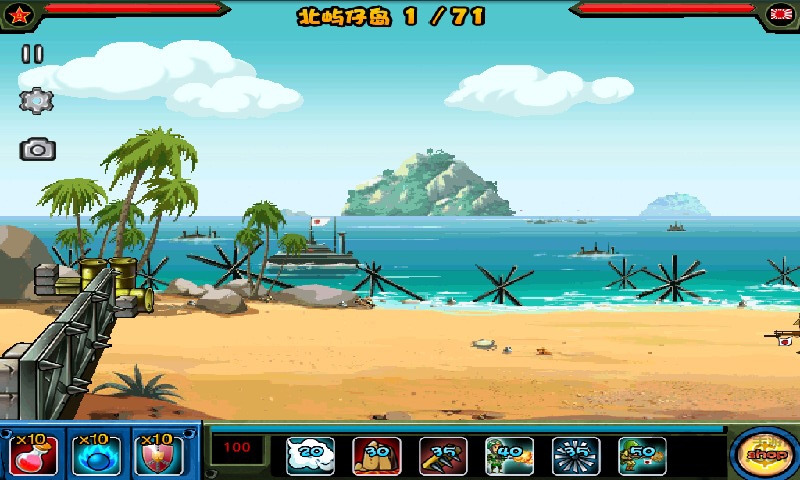Image resolution: width=800 pixels, height=480 pixels.
Task: Pause the game
Action: [33, 55]
